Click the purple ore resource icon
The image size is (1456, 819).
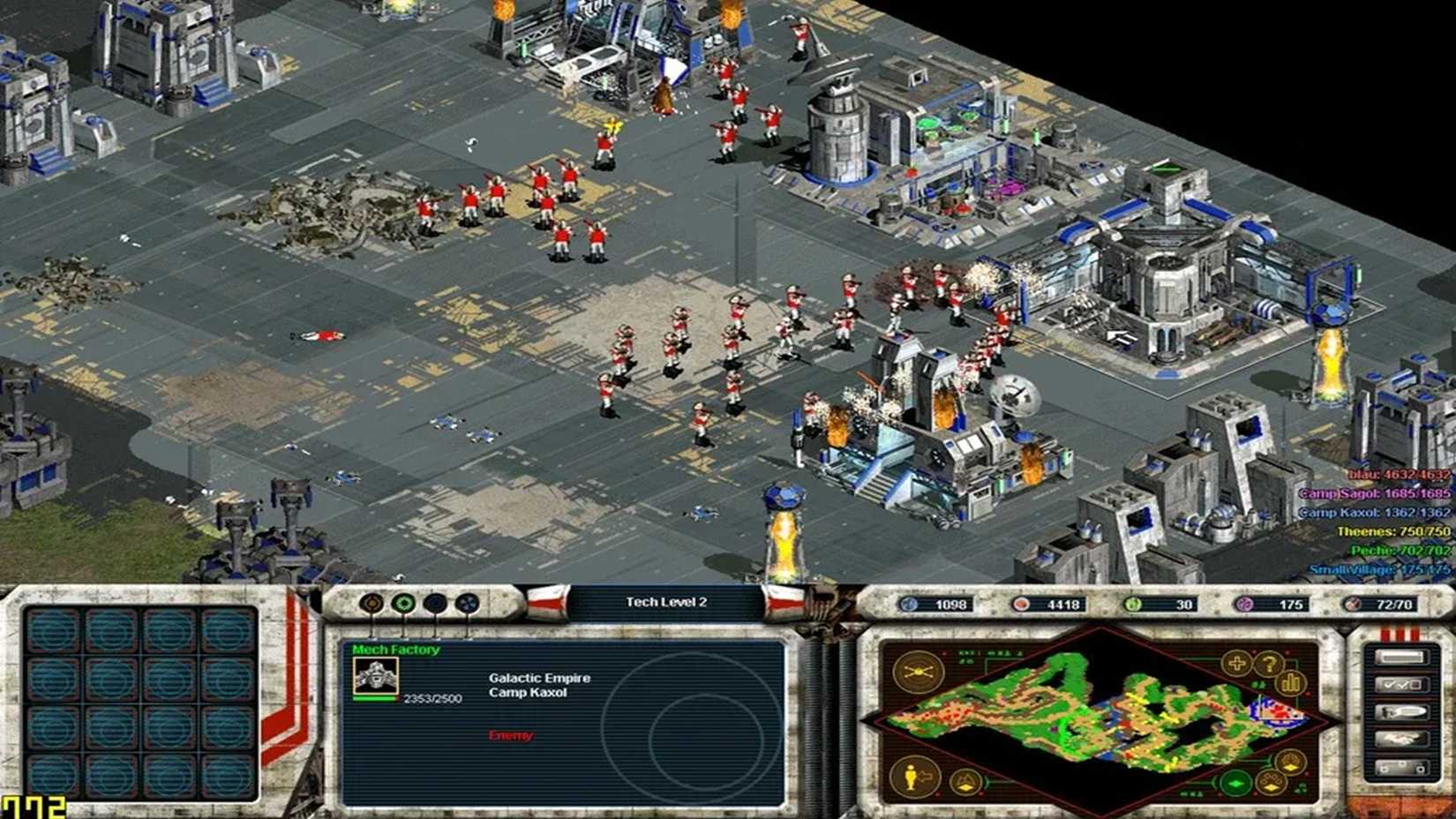(1244, 605)
